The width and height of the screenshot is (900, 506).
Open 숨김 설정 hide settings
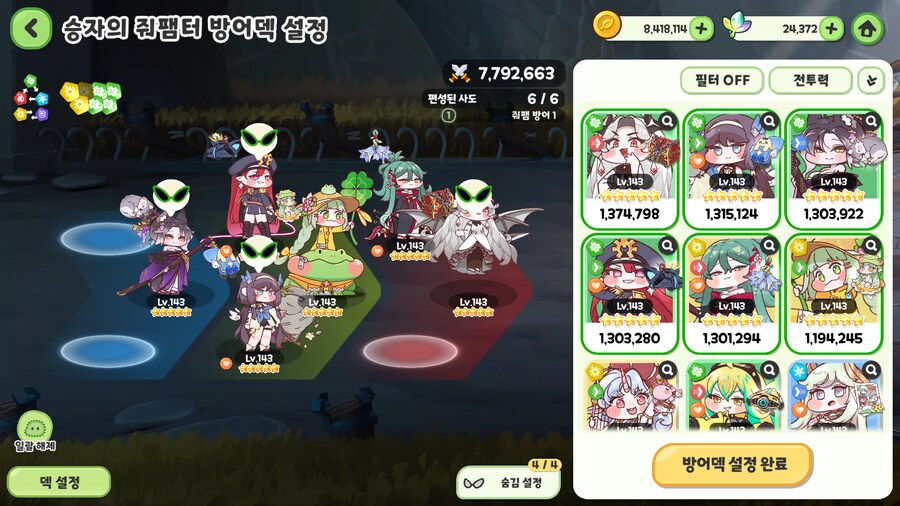click(509, 482)
